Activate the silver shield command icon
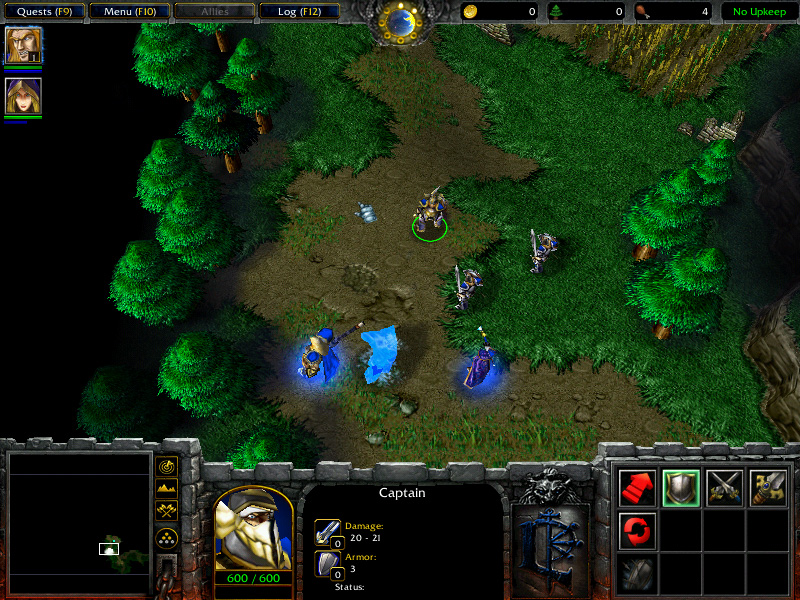This screenshot has width=800, height=600. pos(681,487)
